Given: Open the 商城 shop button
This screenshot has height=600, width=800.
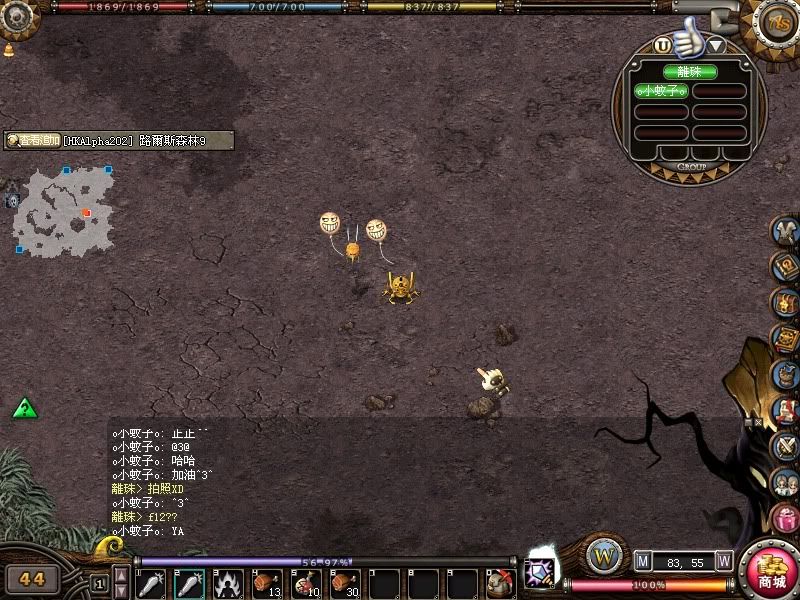Looking at the screenshot, I should (772, 571).
